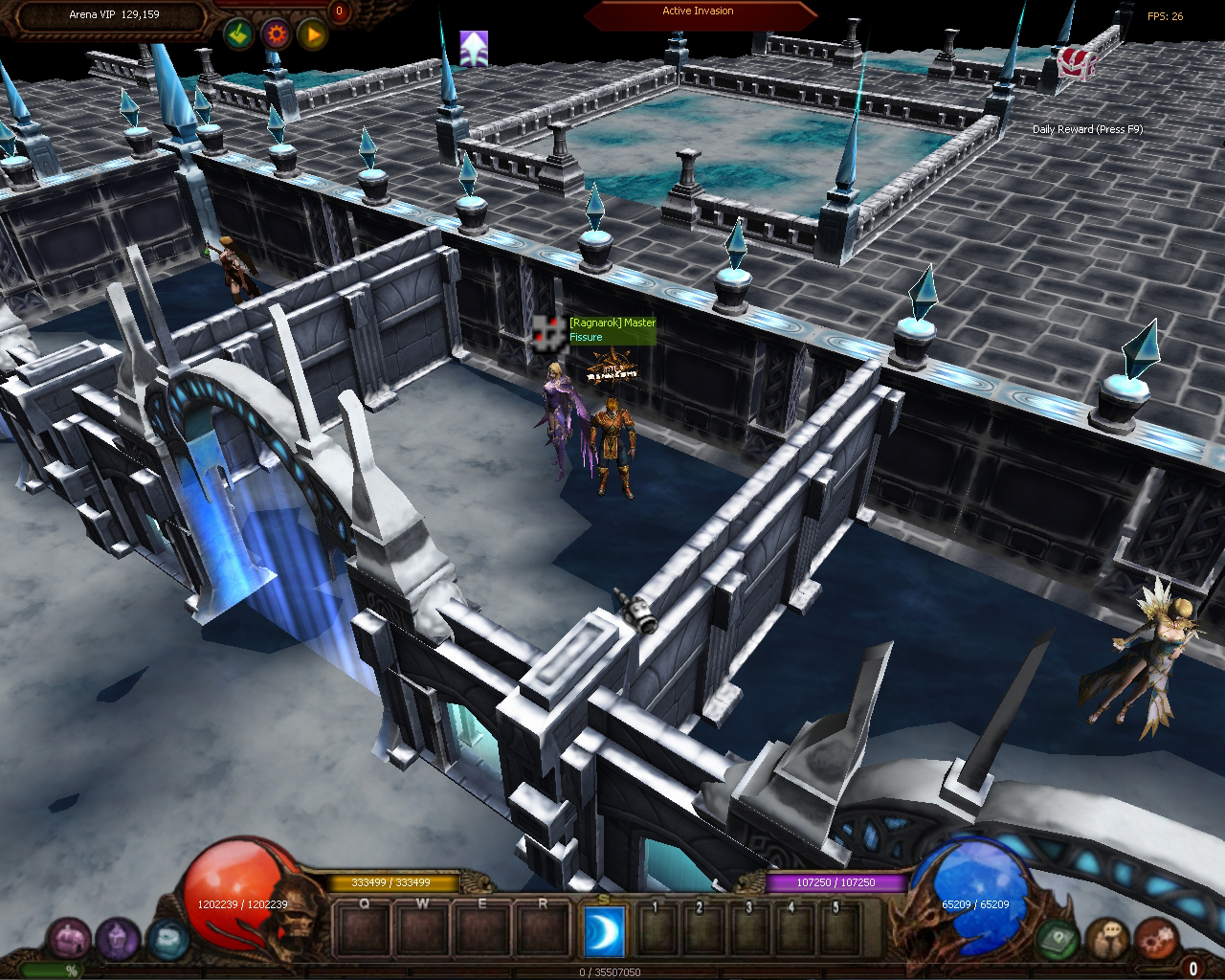Click the yellow play arrow button
1225x980 pixels.
pos(313,35)
